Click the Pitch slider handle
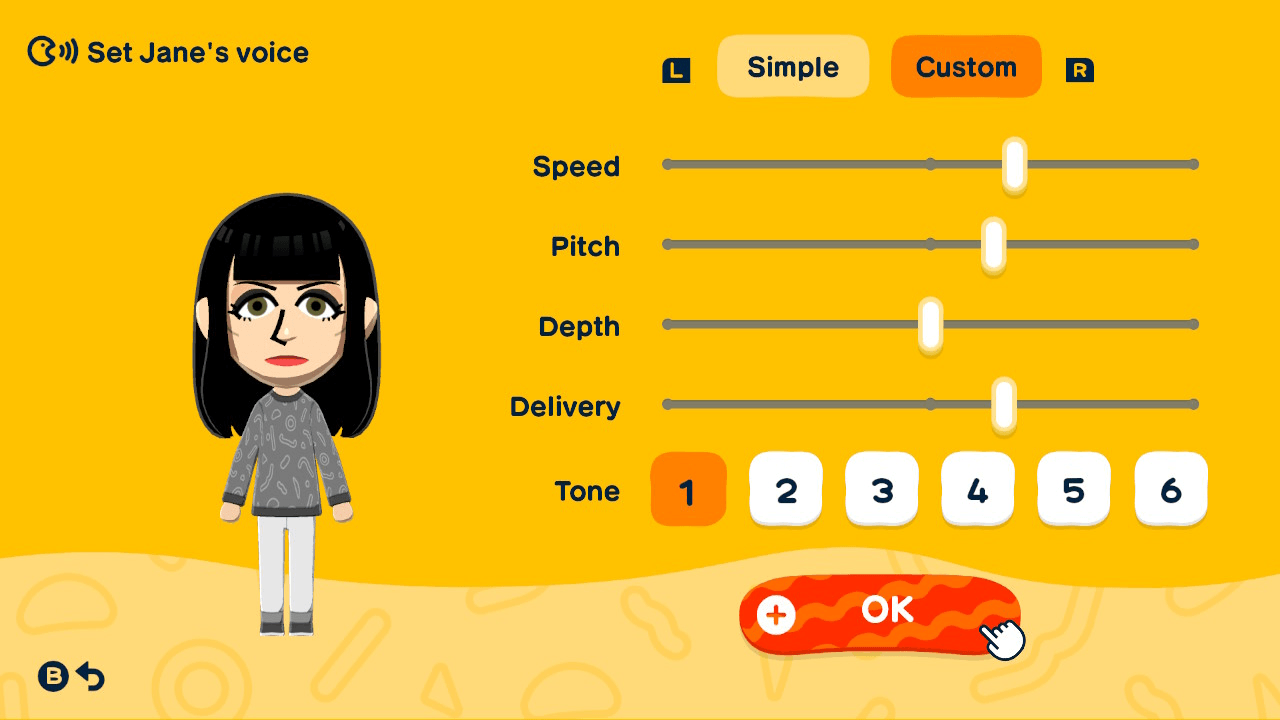This screenshot has width=1280, height=720. 991,243
